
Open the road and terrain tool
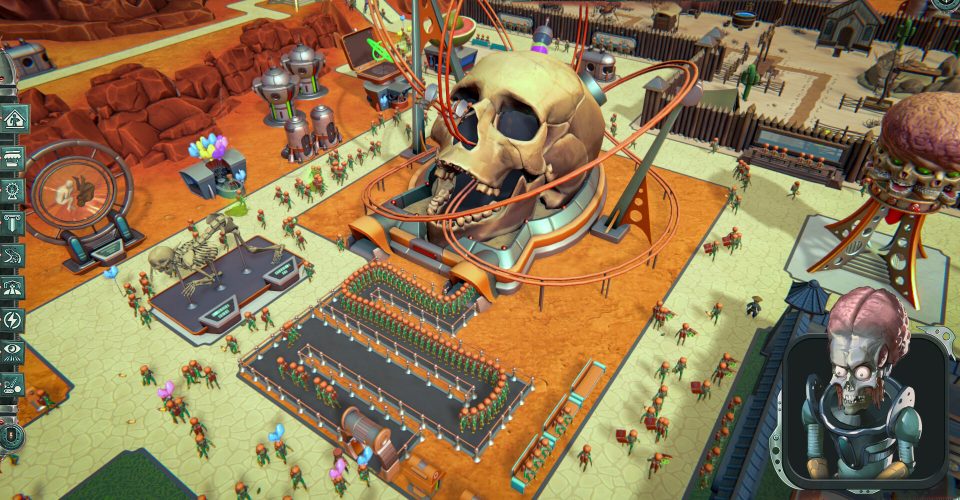point(13,288)
